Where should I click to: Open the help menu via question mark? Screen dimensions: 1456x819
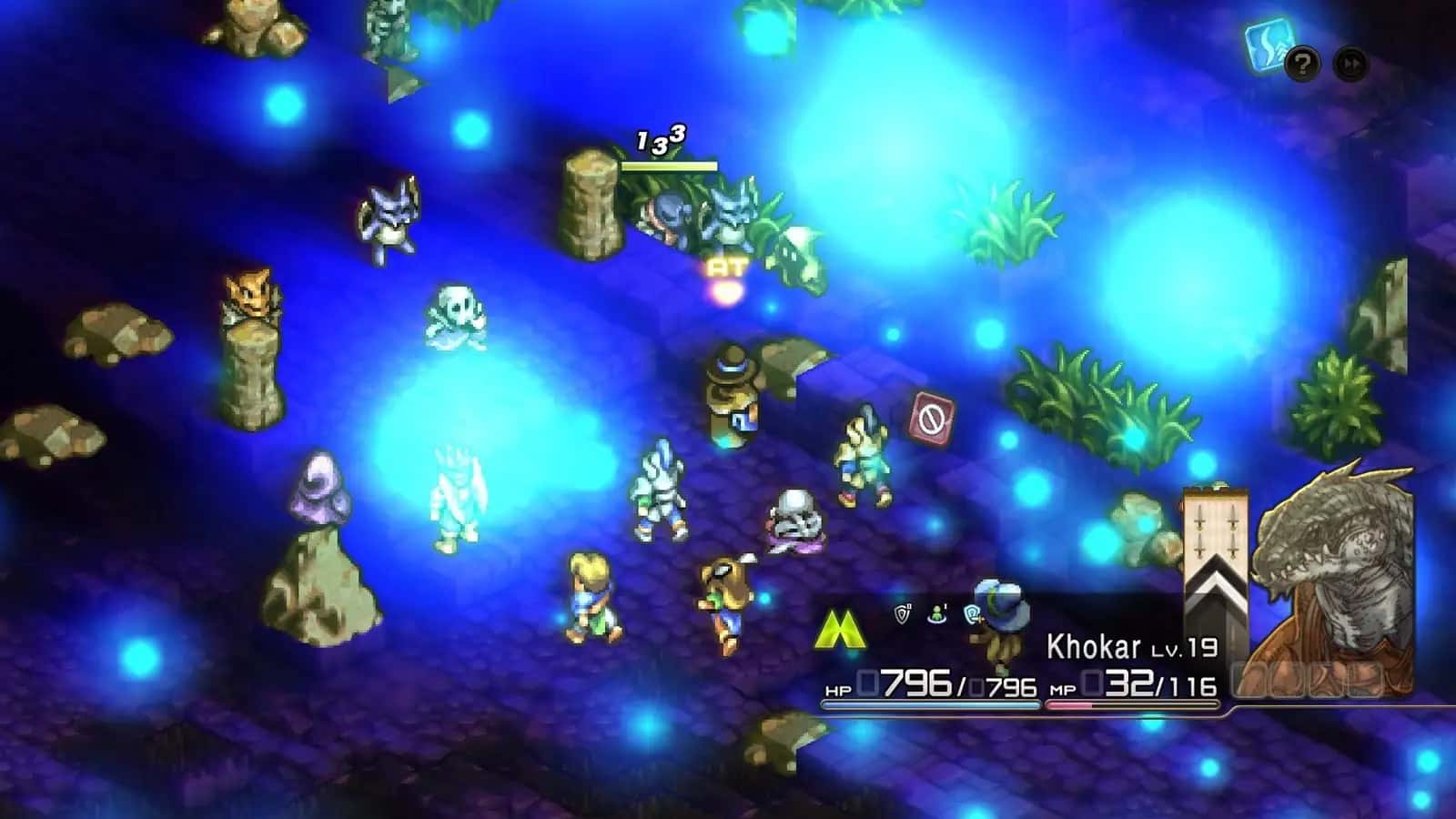pyautogui.click(x=1301, y=64)
